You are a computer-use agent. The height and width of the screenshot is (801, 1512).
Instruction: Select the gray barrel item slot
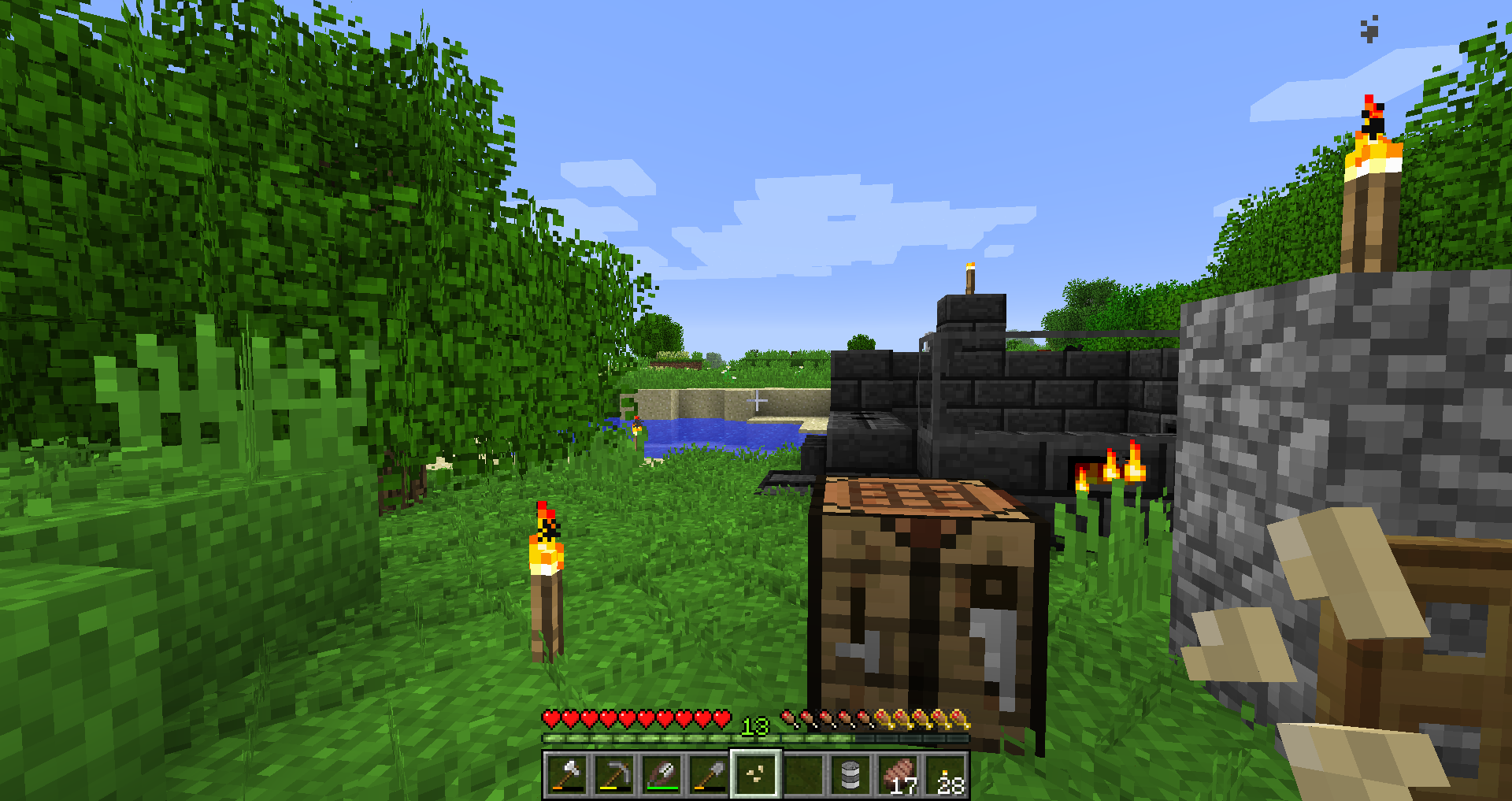coord(850,775)
